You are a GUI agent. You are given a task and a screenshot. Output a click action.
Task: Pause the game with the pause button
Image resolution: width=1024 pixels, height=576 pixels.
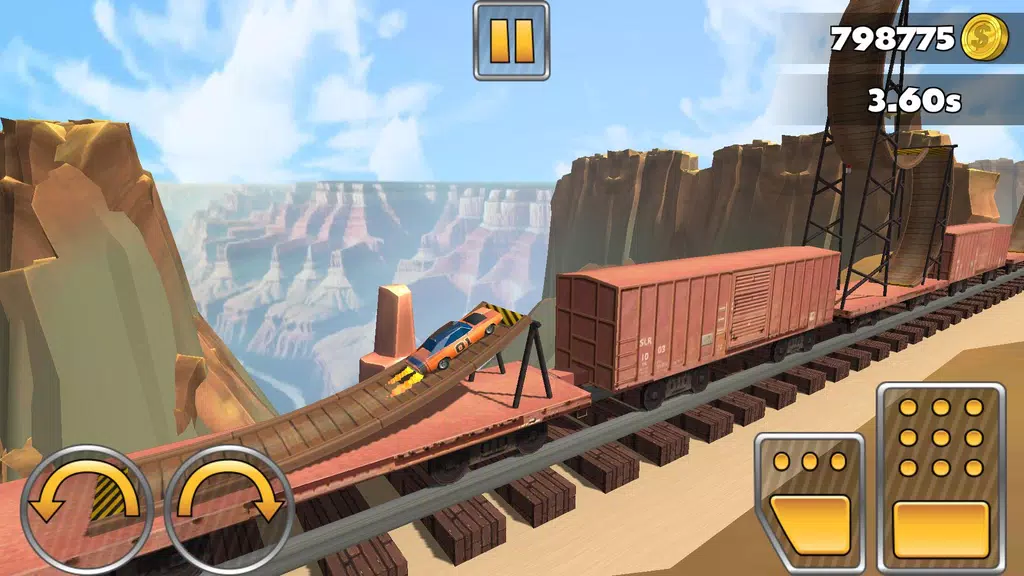click(x=511, y=41)
